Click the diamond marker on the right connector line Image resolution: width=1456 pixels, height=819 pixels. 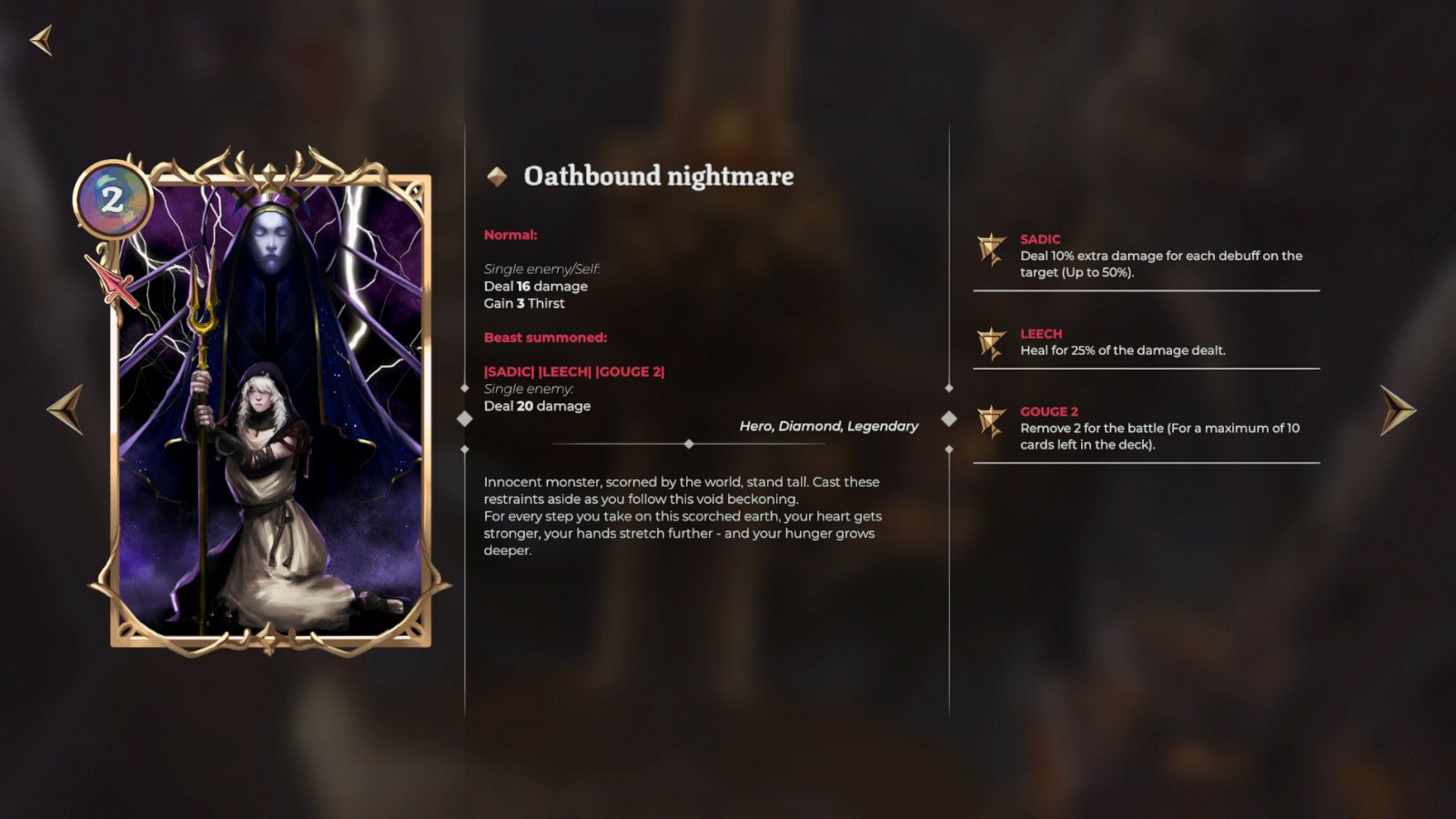[x=949, y=419]
